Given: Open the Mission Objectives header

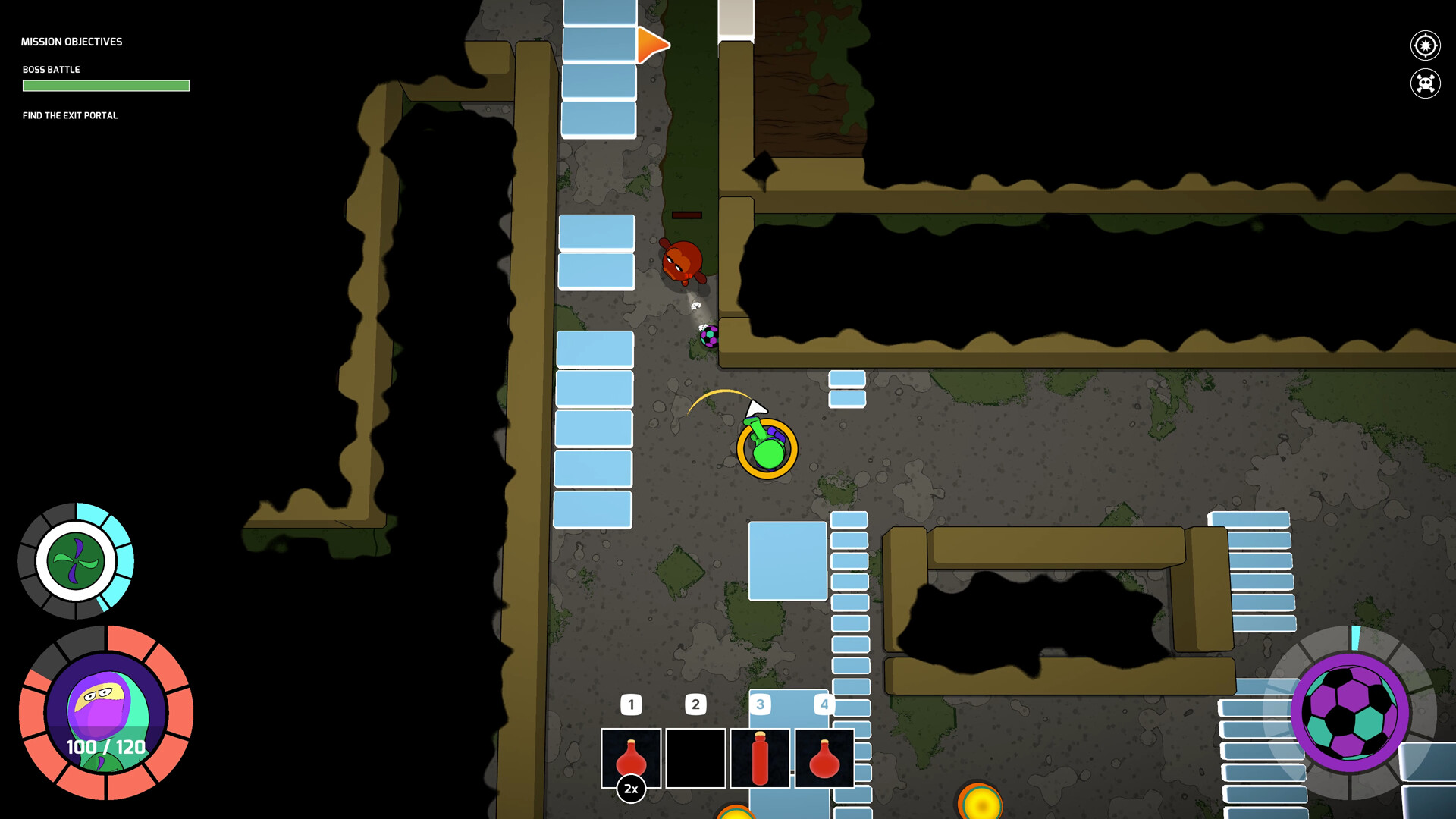Looking at the screenshot, I should (x=72, y=42).
